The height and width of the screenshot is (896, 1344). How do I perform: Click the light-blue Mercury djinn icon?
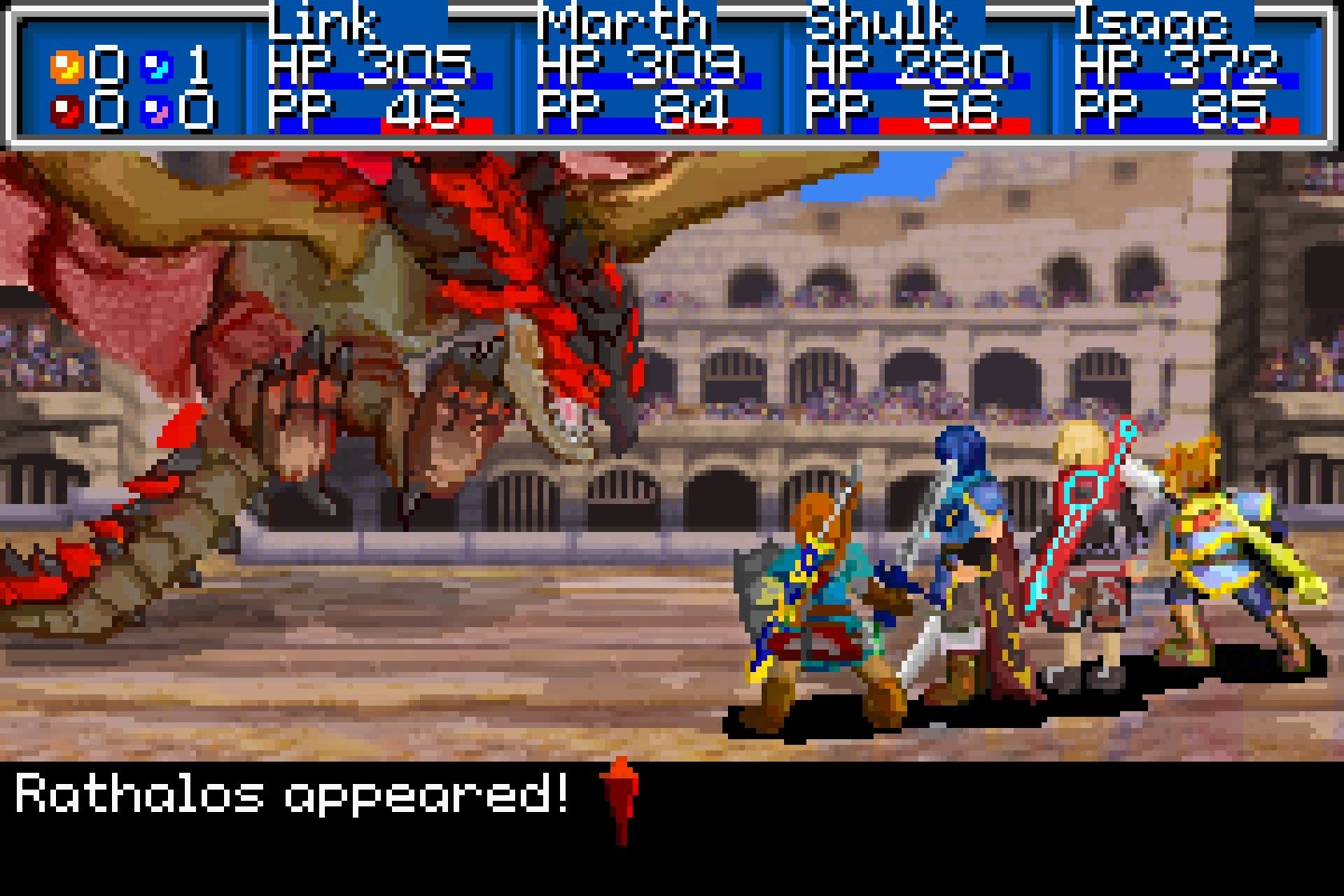[157, 67]
